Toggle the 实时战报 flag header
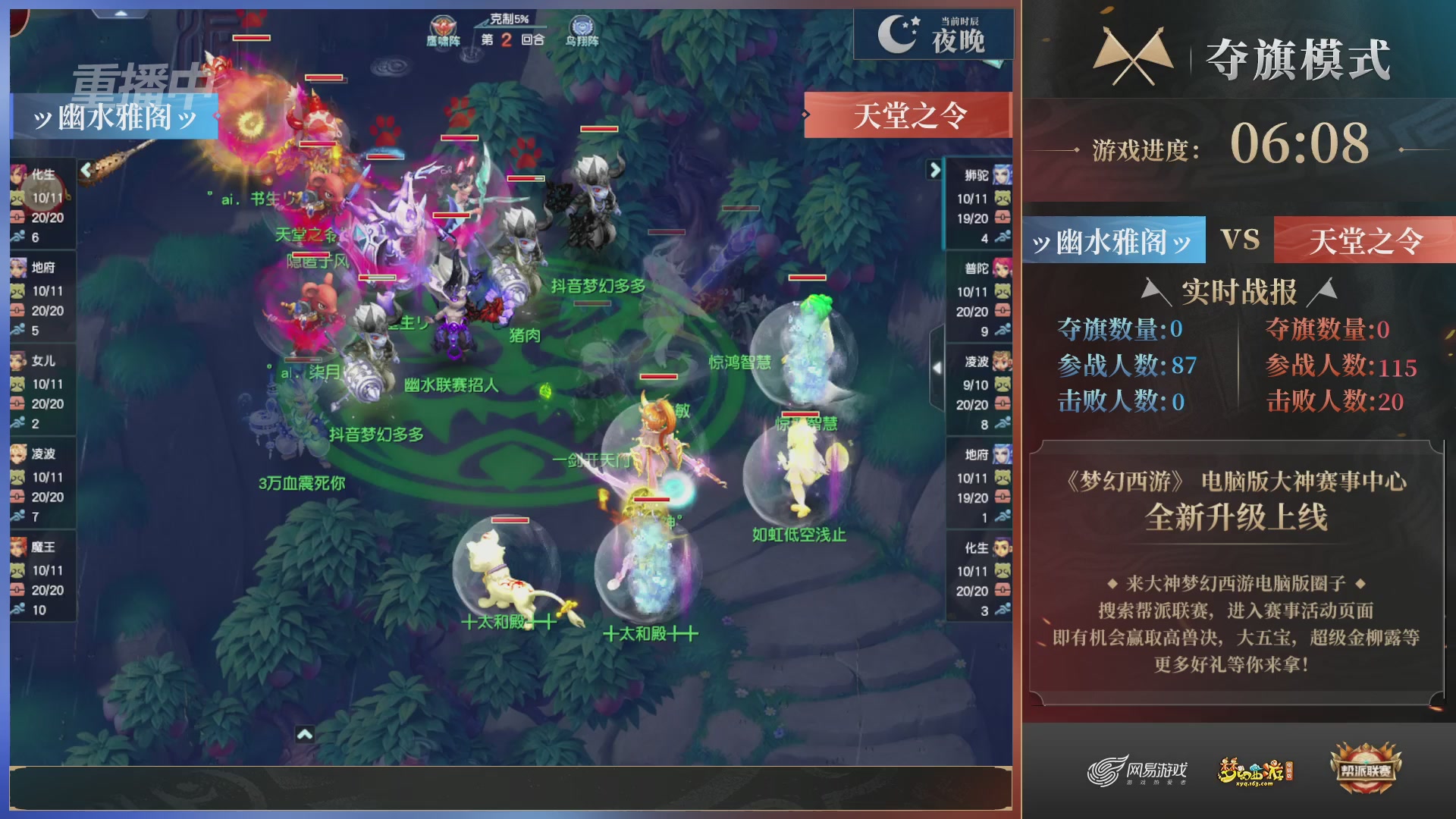 click(1239, 288)
